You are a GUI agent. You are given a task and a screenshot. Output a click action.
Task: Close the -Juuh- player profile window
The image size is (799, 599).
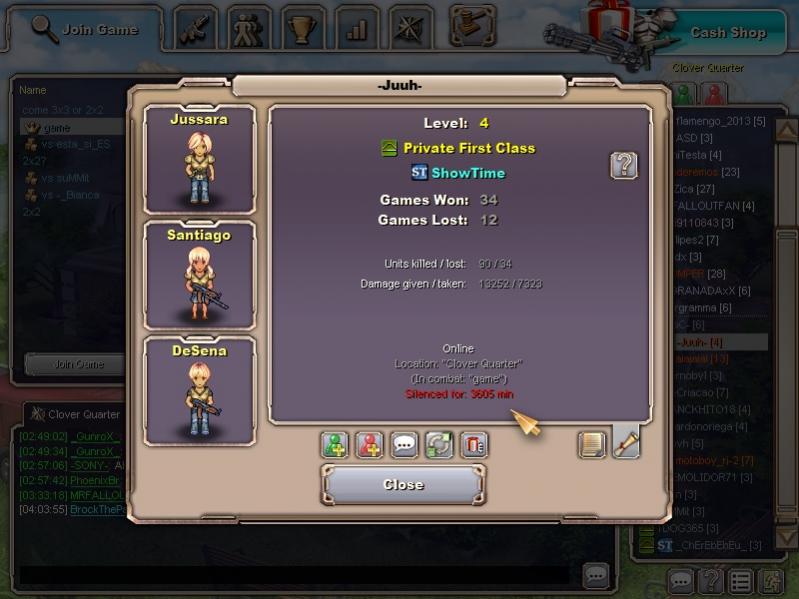404,485
